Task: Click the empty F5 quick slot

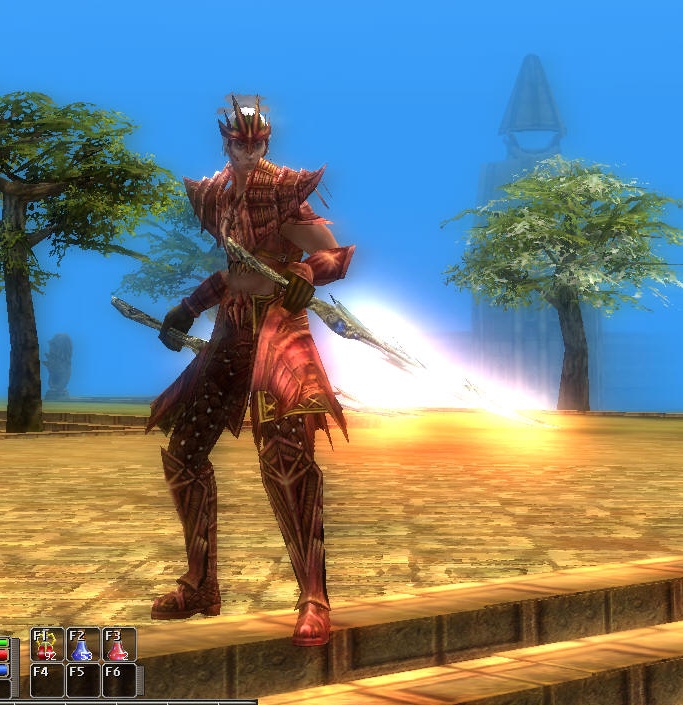Action: coord(83,680)
